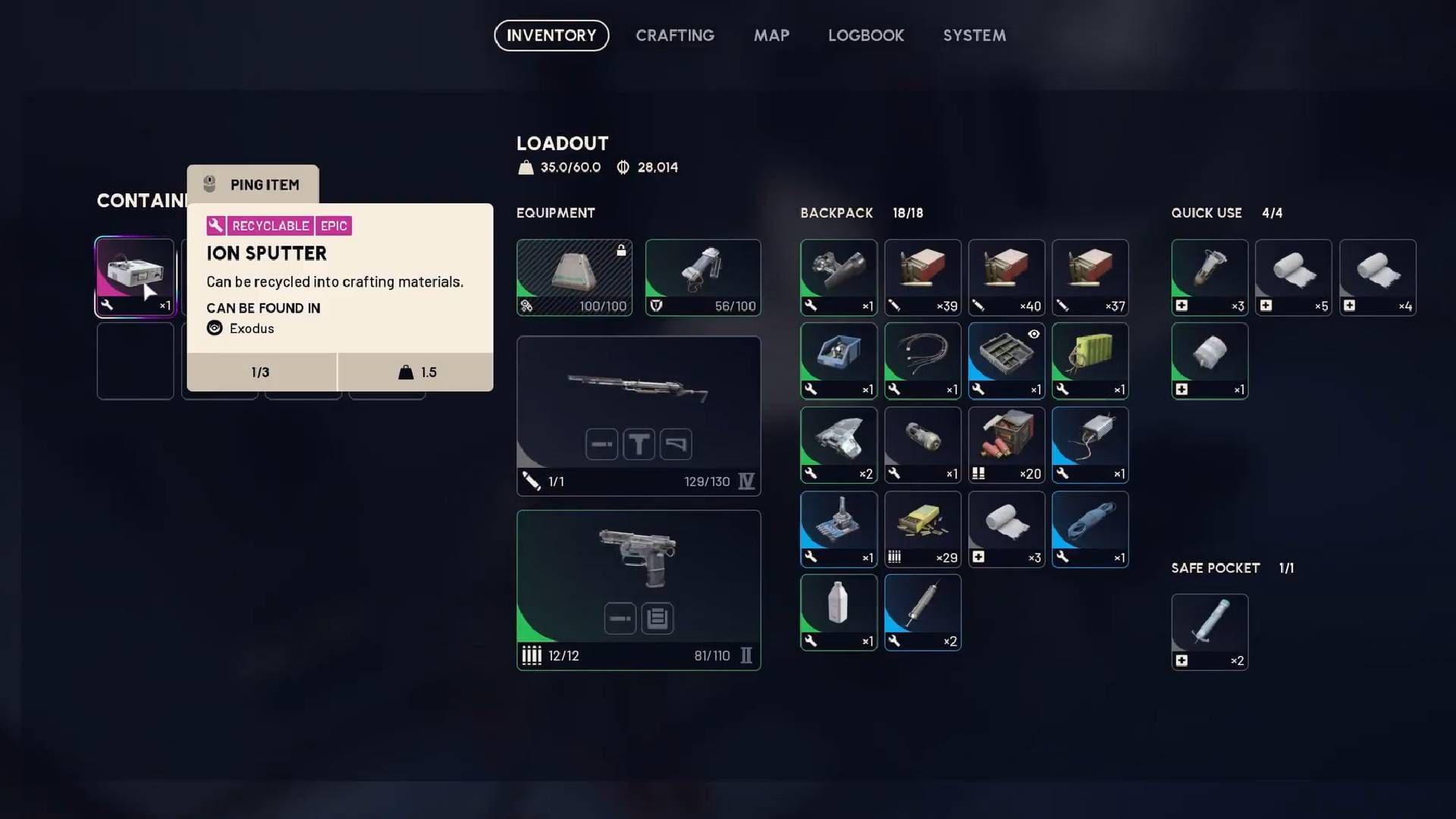Select the stim syringe in the Safe Pocket
1456x819 pixels.
click(x=1210, y=632)
